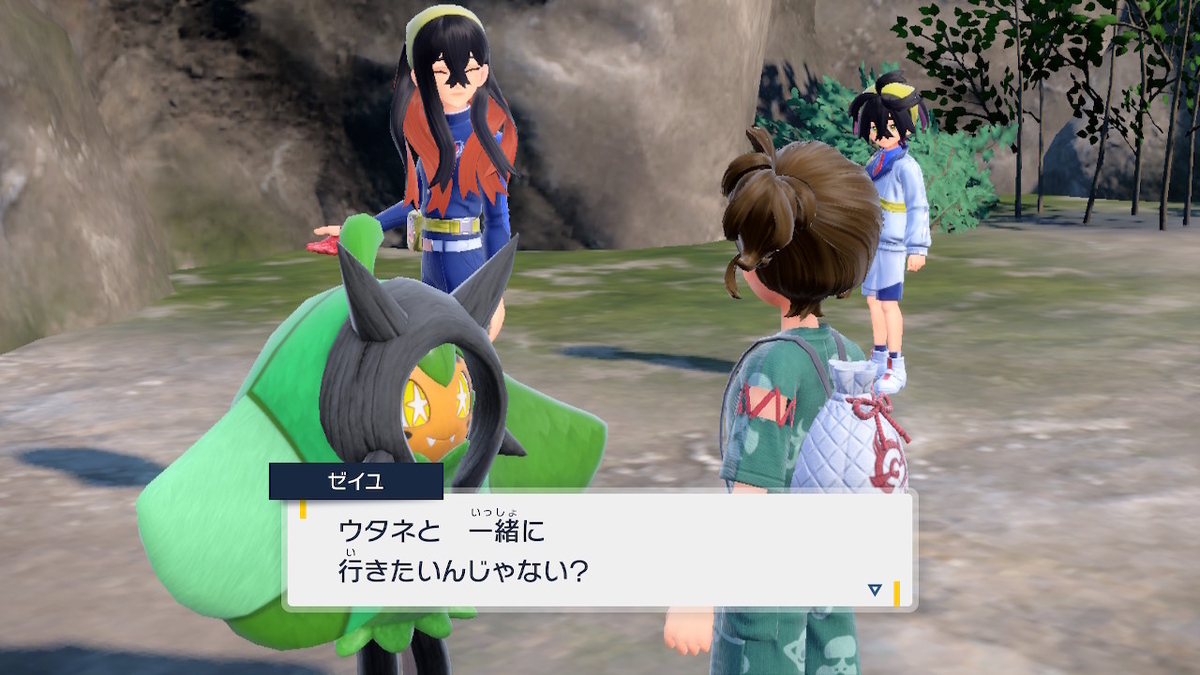Advance dialogue with the blue arrow indicator

[875, 590]
